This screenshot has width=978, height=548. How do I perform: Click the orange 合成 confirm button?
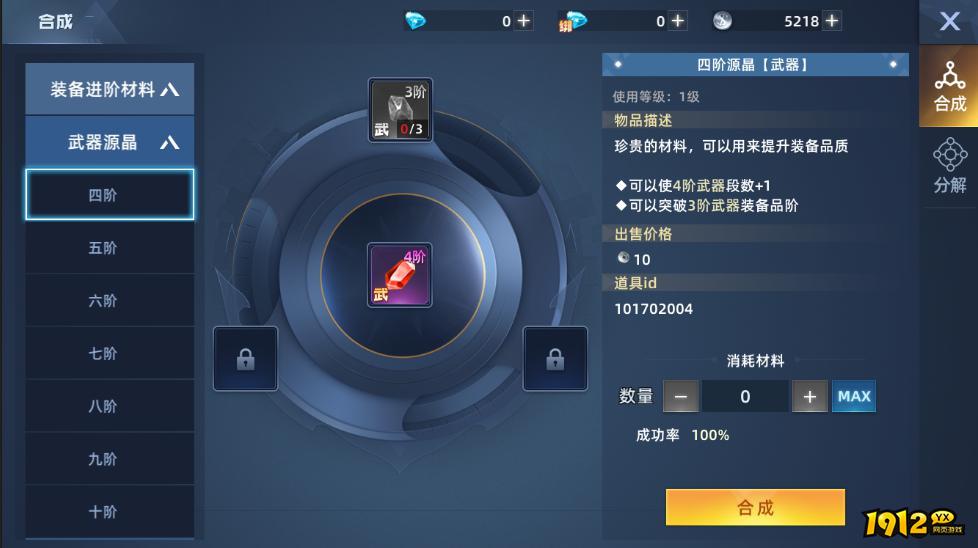pos(755,508)
